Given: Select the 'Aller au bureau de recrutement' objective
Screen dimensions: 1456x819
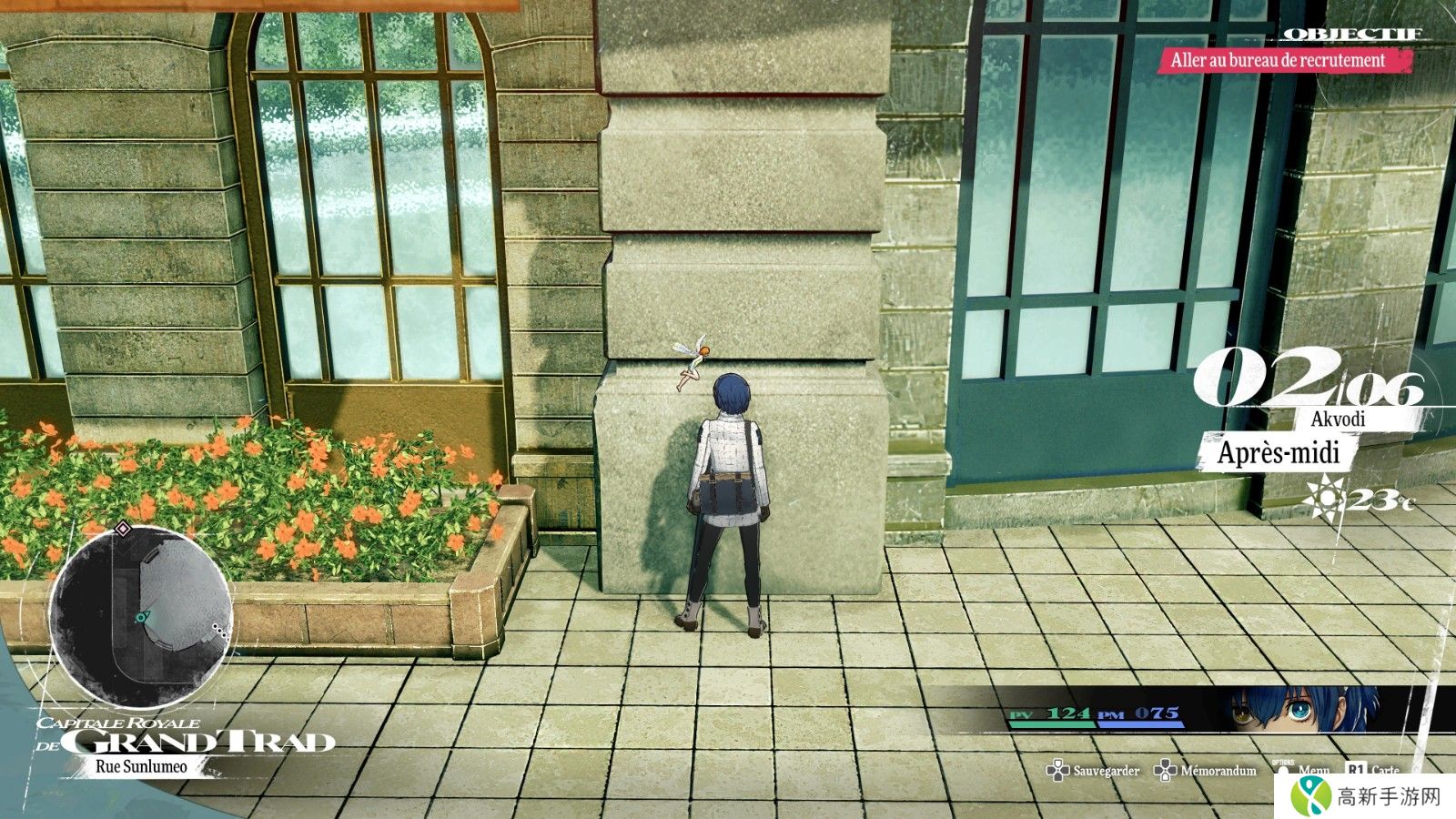Looking at the screenshot, I should 1277,61.
